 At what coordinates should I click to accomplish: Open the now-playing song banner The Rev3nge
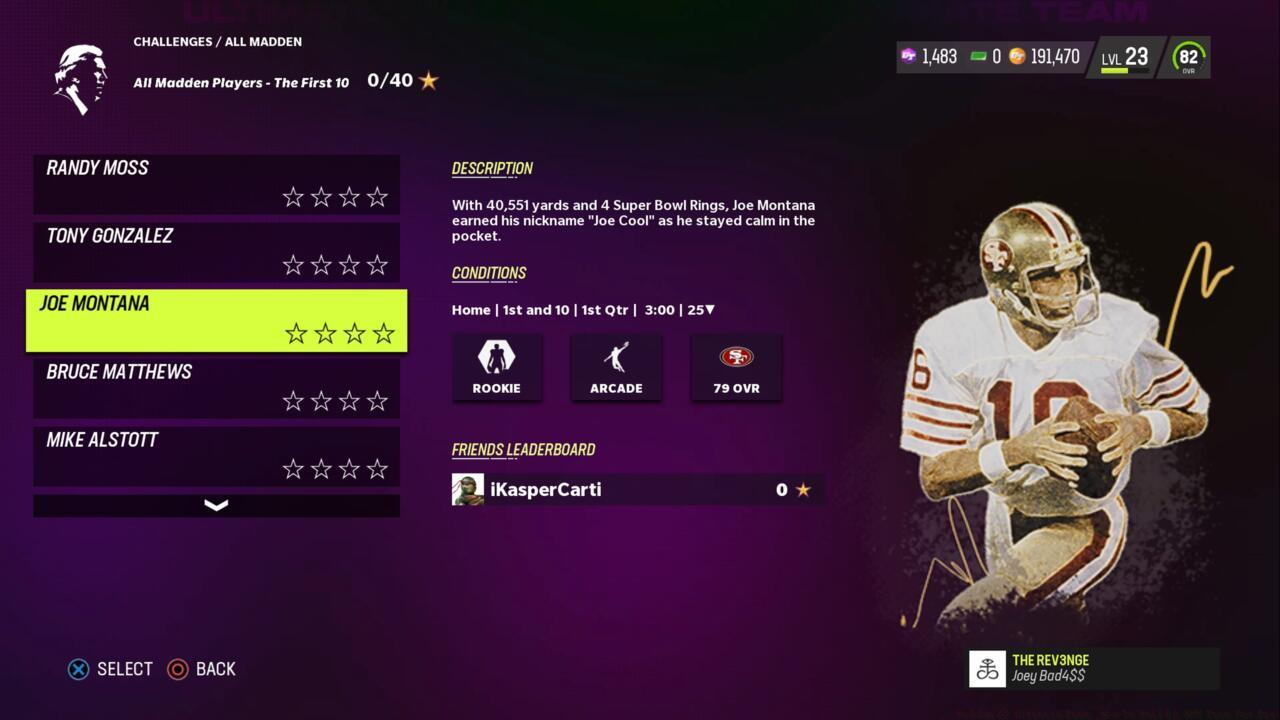[1093, 668]
